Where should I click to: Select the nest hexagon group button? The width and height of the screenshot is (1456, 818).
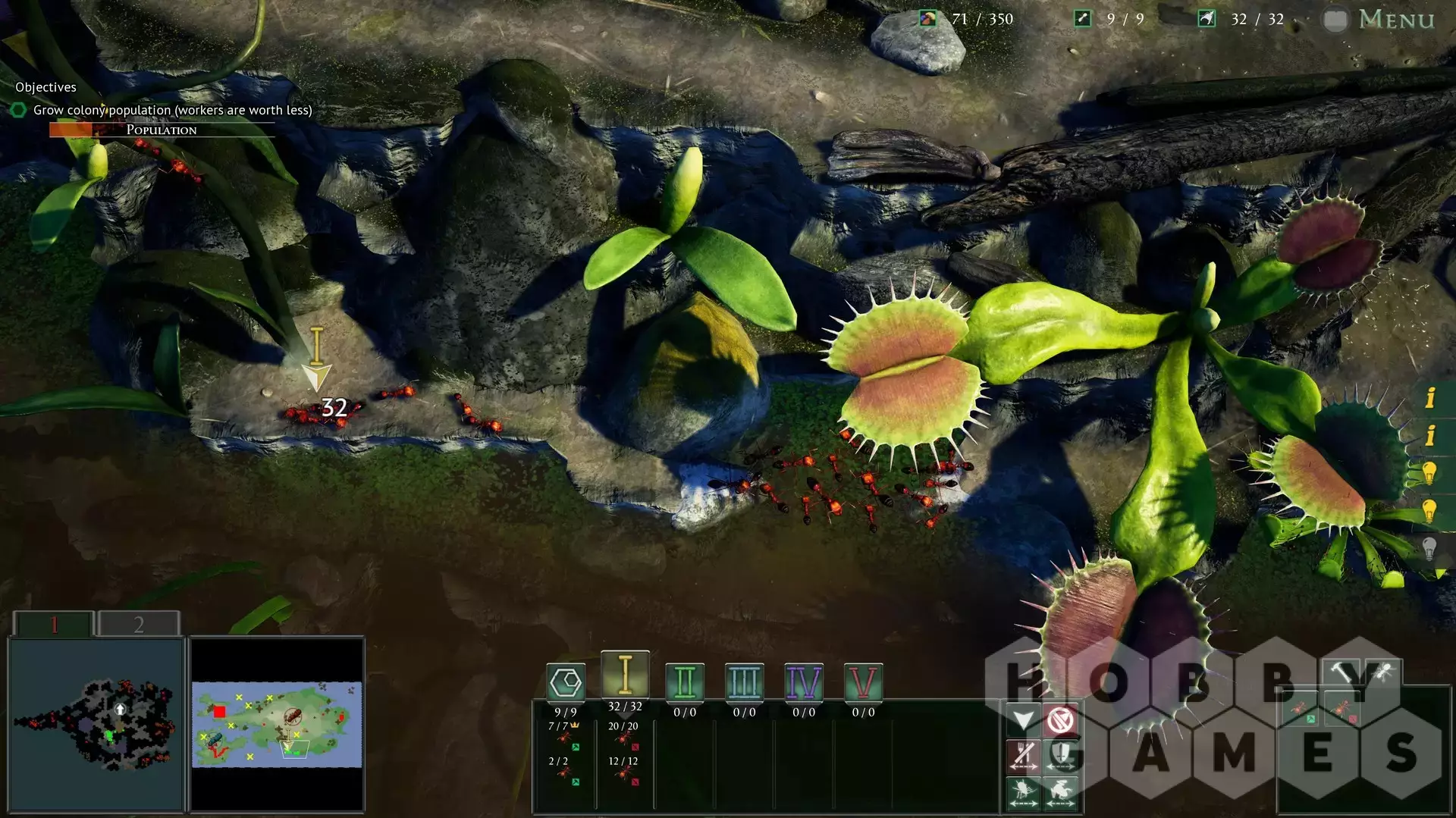566,682
